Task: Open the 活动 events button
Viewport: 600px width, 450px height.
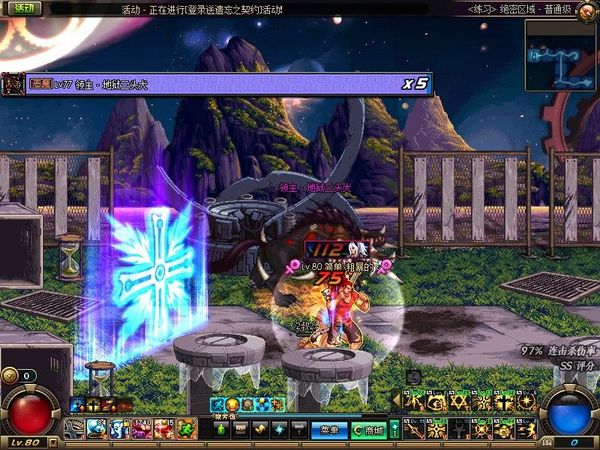Action: pyautogui.click(x=22, y=9)
